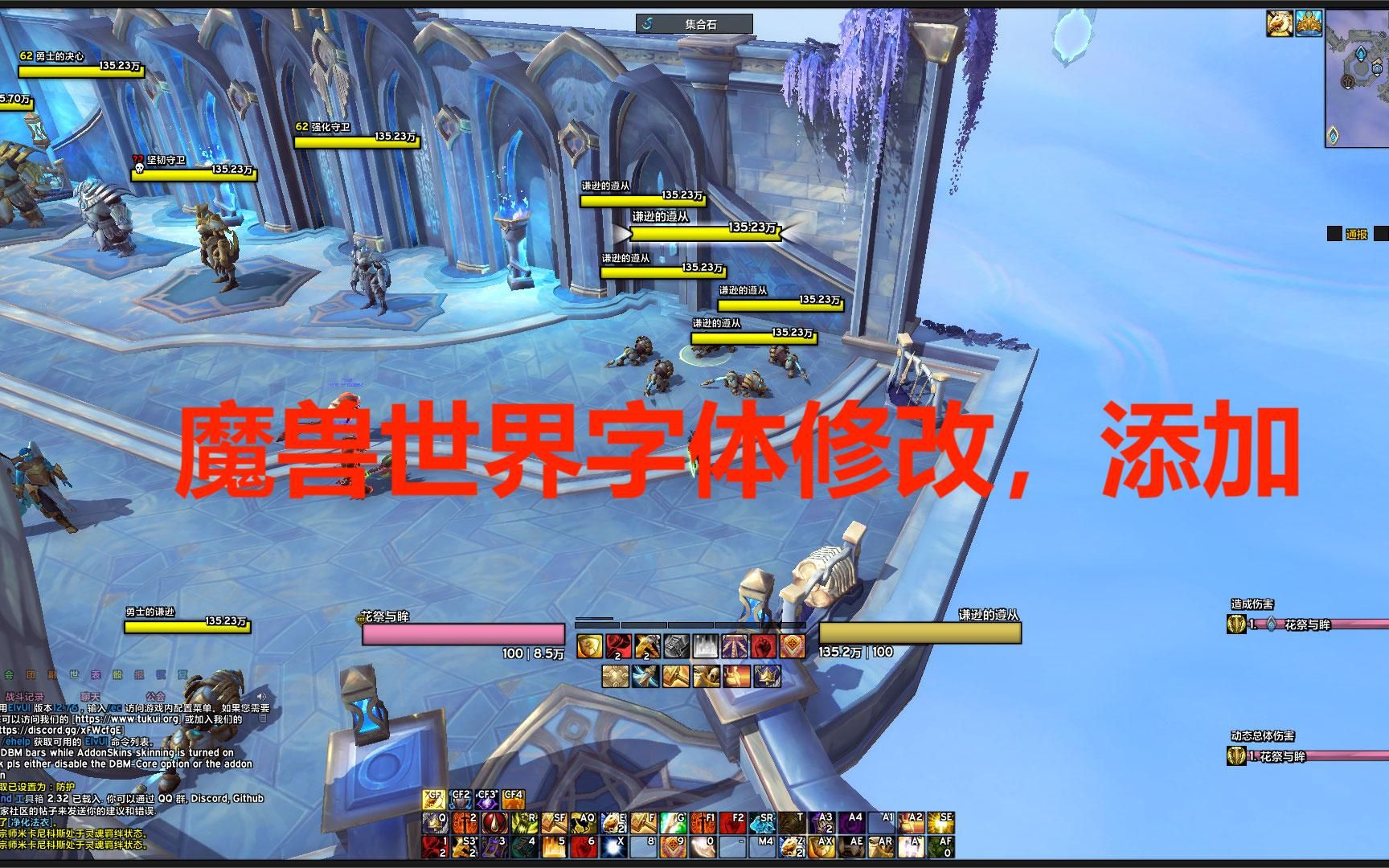Switch to the 战斗记录 chat tab

point(25,696)
